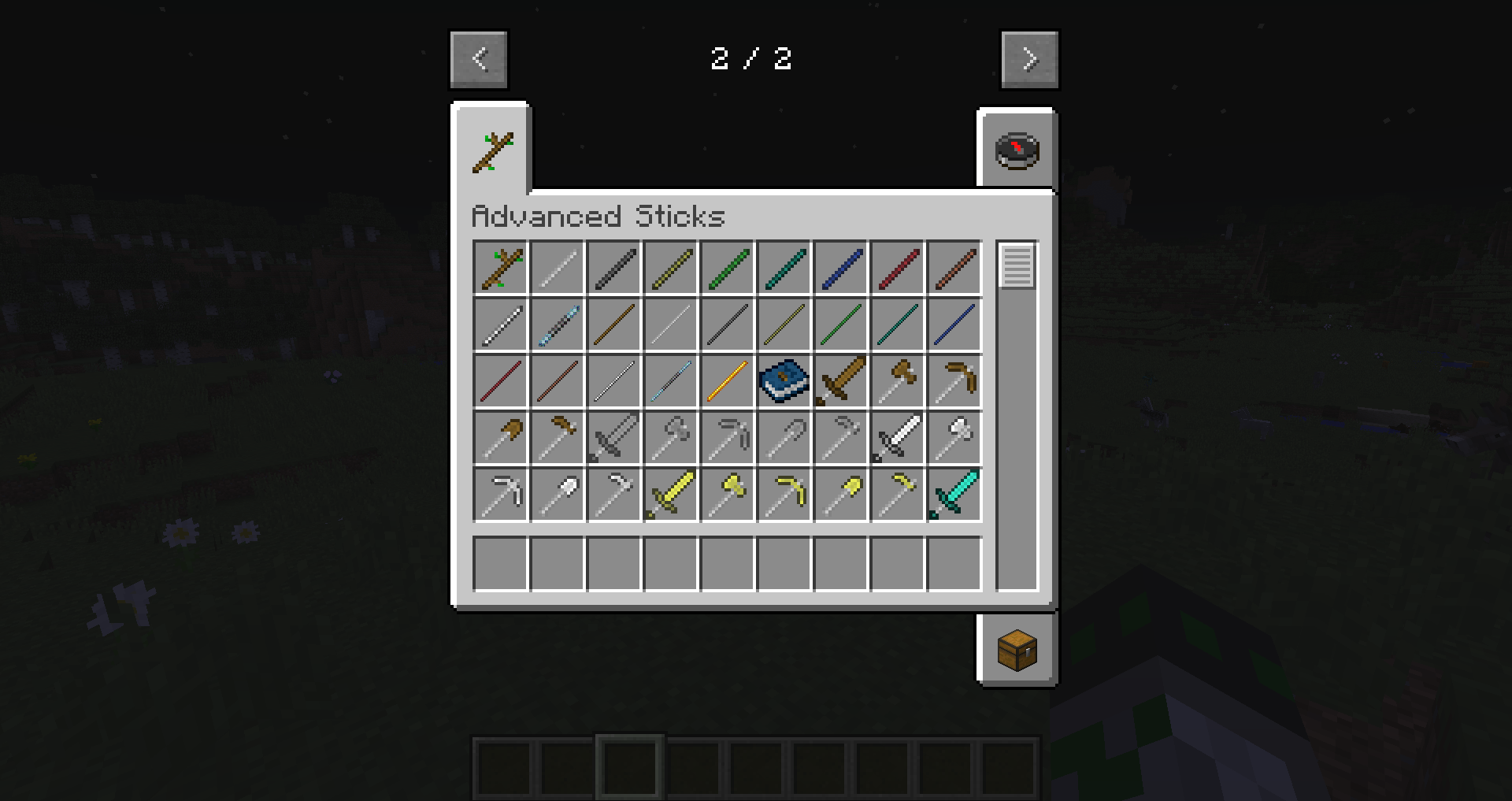Take the iron shovel
1512x801 pixels.
click(x=558, y=495)
